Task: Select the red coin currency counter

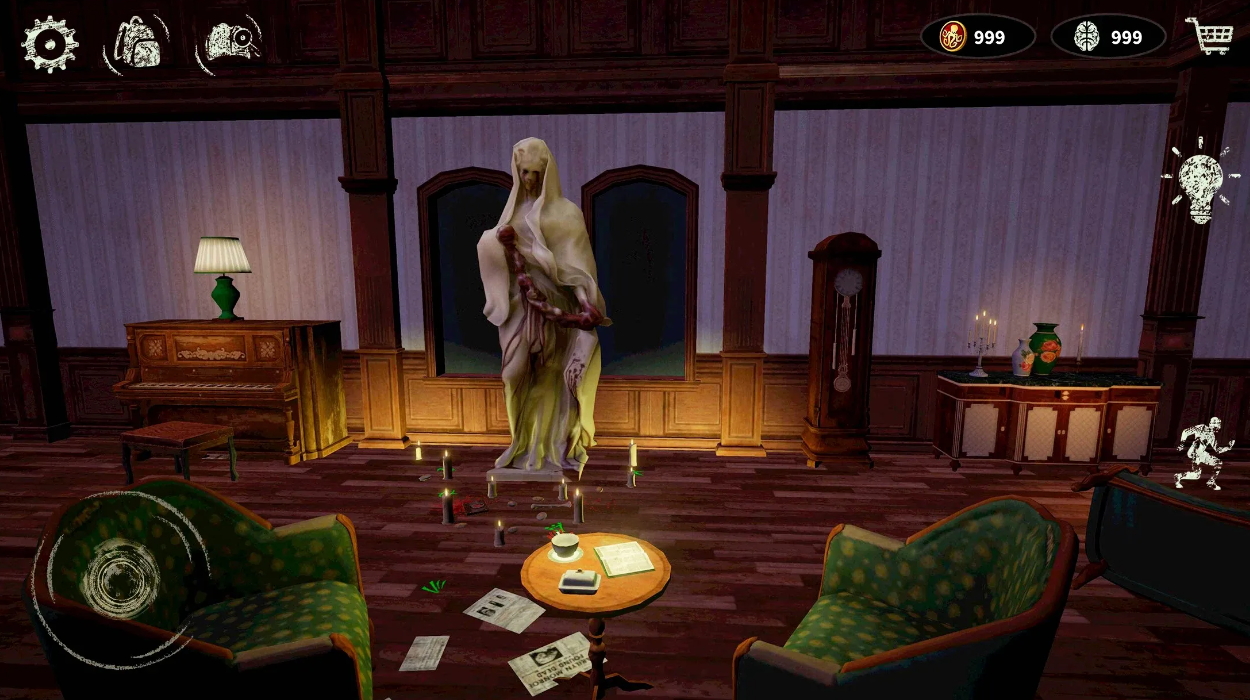Action: (x=977, y=37)
